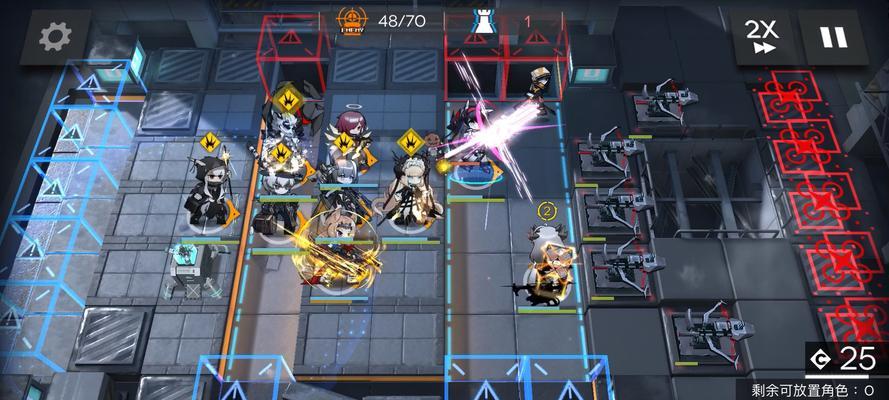
Task: Open the settings gear menu
Action: click(55, 37)
